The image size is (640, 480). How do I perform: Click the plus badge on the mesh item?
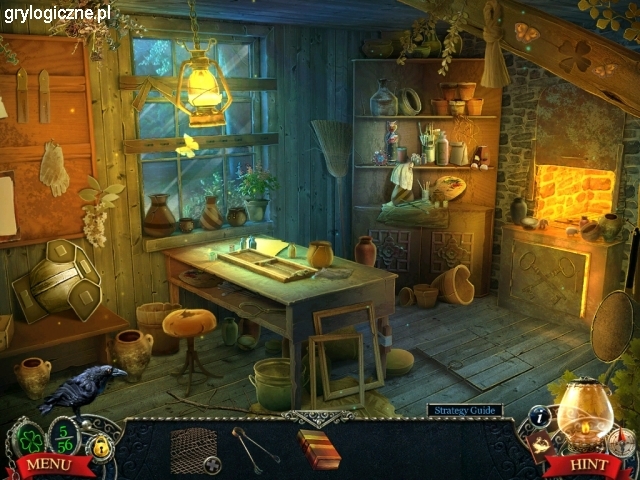pos(212,464)
